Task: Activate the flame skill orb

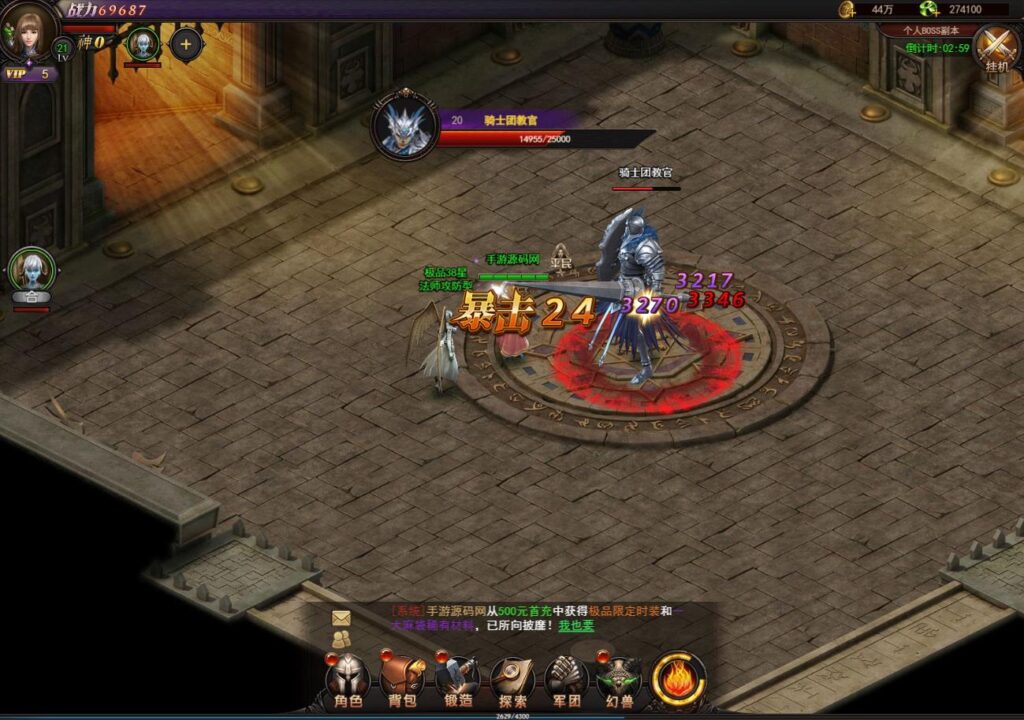Action: tap(679, 679)
